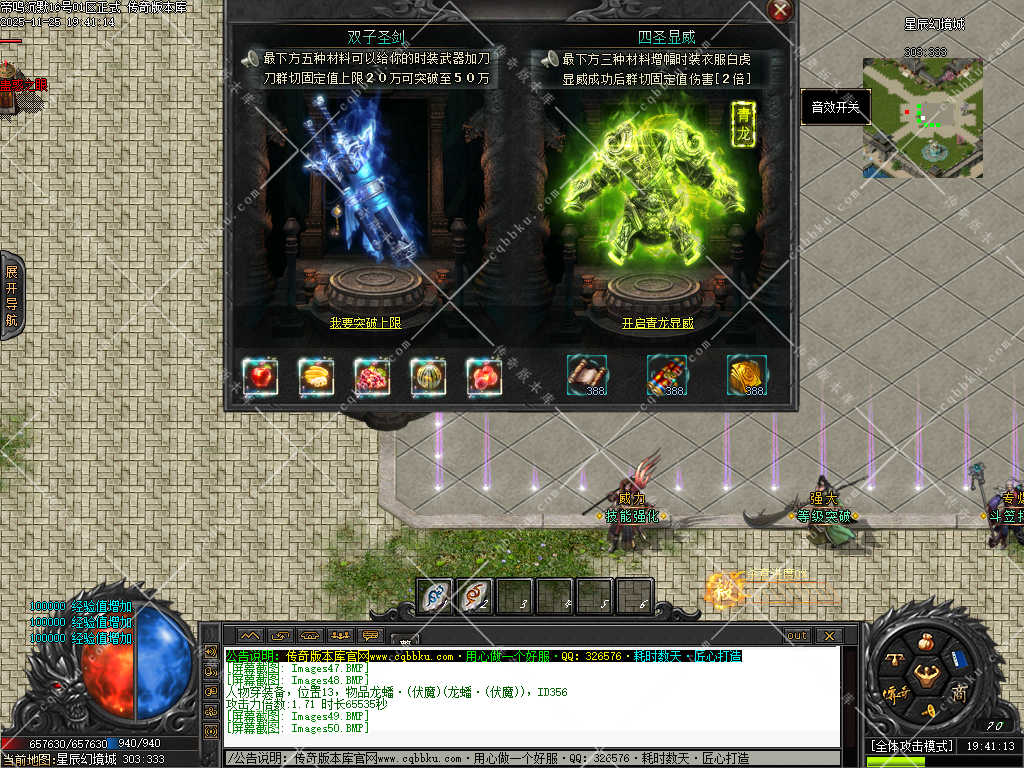The width and height of the screenshot is (1024, 768).
Task: Close the 双子圣剑 upgrade window
Action: [x=780, y=11]
